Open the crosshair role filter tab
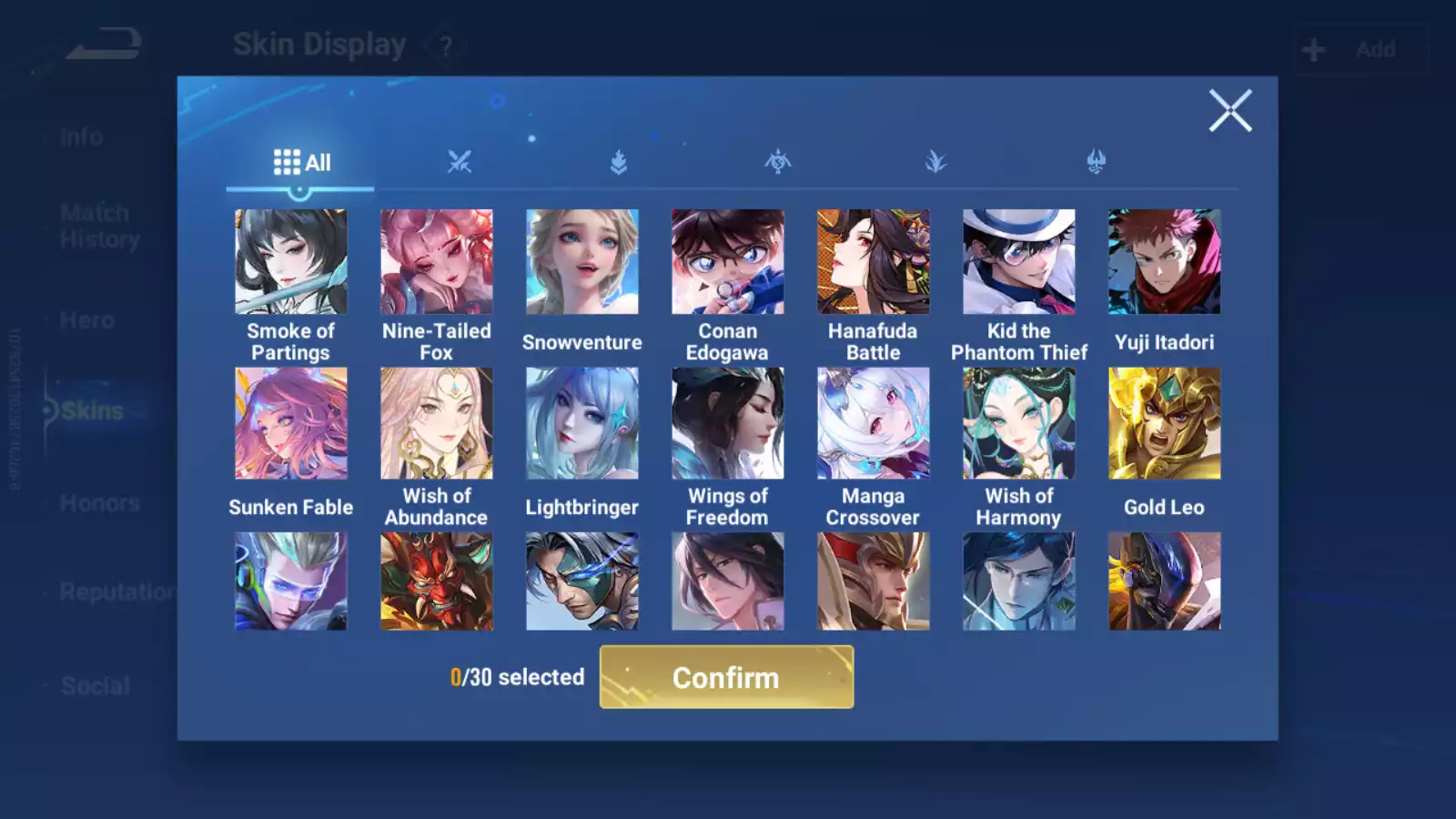1456x819 pixels. coord(778,163)
